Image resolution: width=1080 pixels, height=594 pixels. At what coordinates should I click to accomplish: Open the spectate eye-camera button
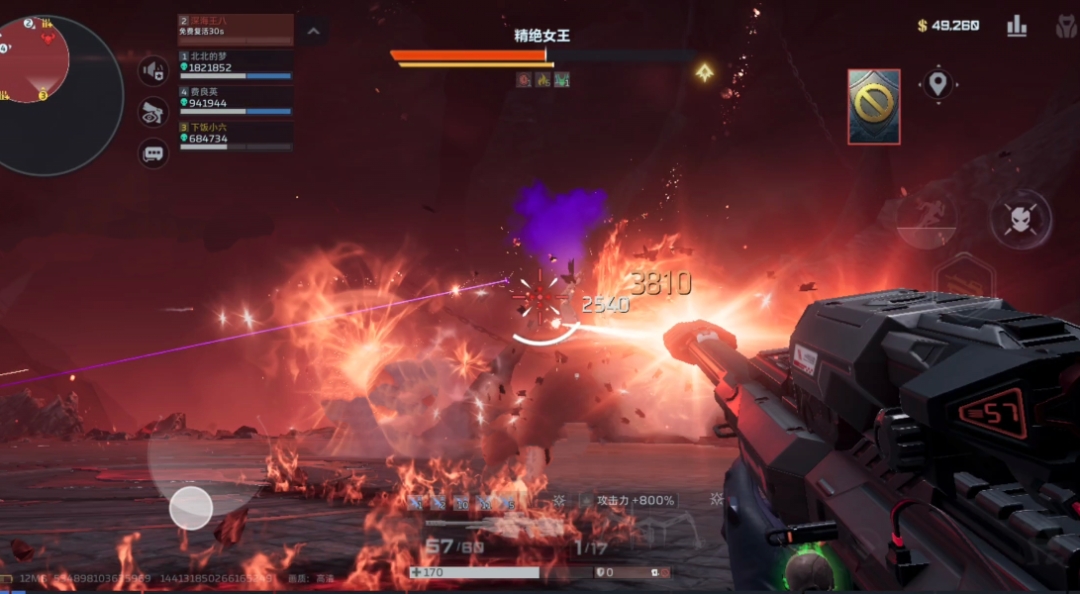pyautogui.click(x=153, y=112)
